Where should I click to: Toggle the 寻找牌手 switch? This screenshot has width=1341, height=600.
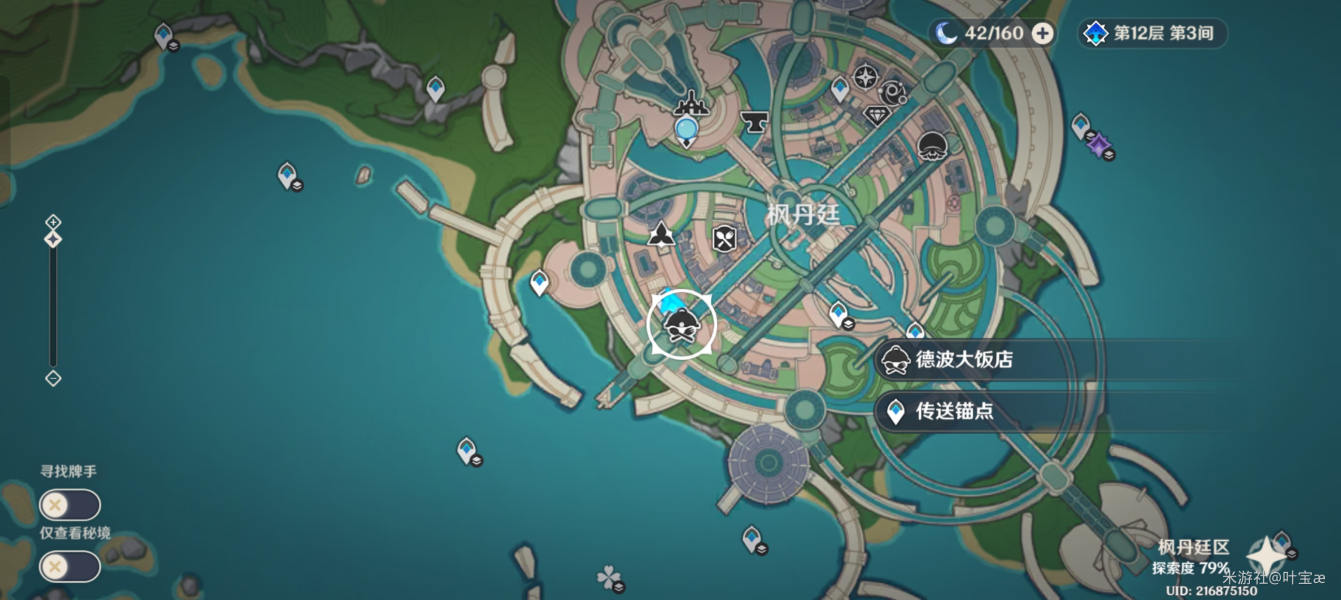pos(69,504)
